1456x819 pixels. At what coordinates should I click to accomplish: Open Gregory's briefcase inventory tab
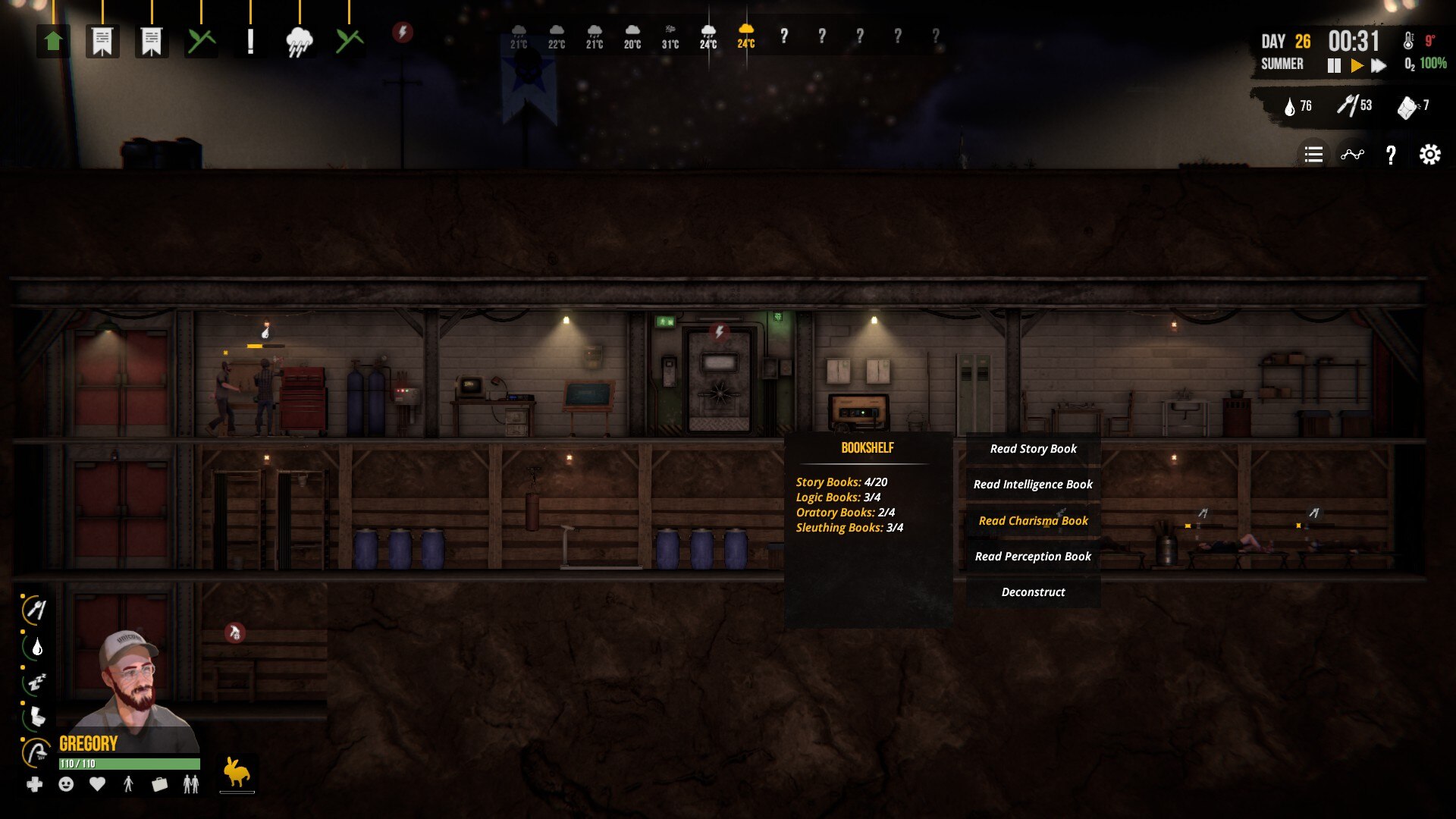tap(159, 784)
